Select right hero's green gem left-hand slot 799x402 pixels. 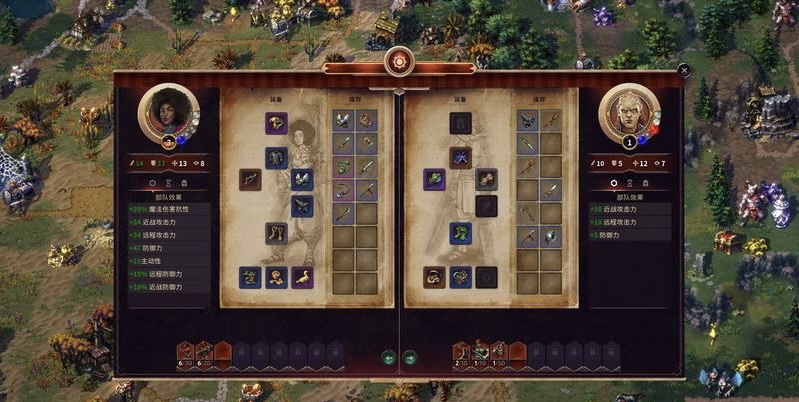pyautogui.click(x=434, y=179)
